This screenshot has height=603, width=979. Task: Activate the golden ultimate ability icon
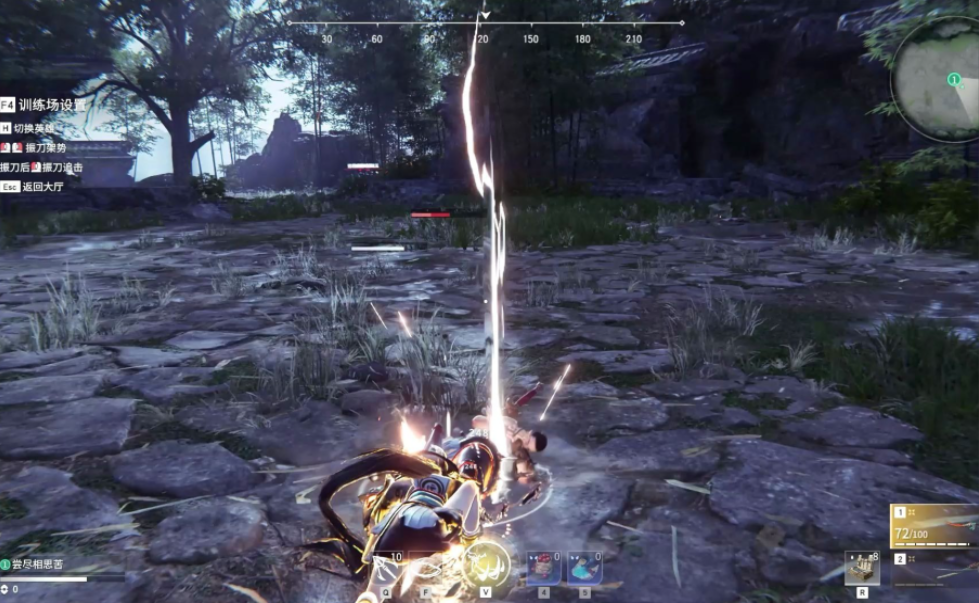(487, 568)
